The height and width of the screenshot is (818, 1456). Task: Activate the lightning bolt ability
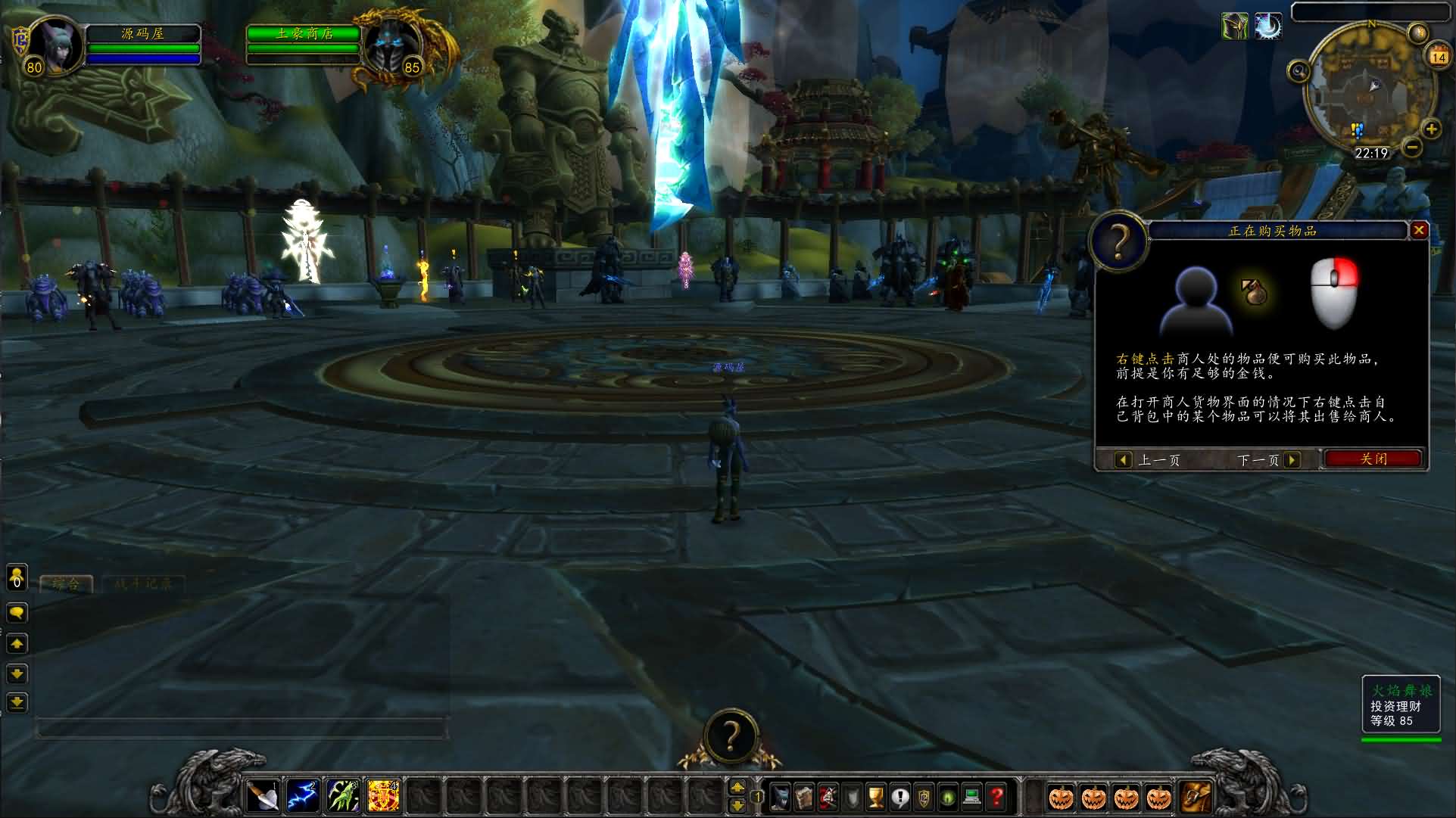point(302,797)
